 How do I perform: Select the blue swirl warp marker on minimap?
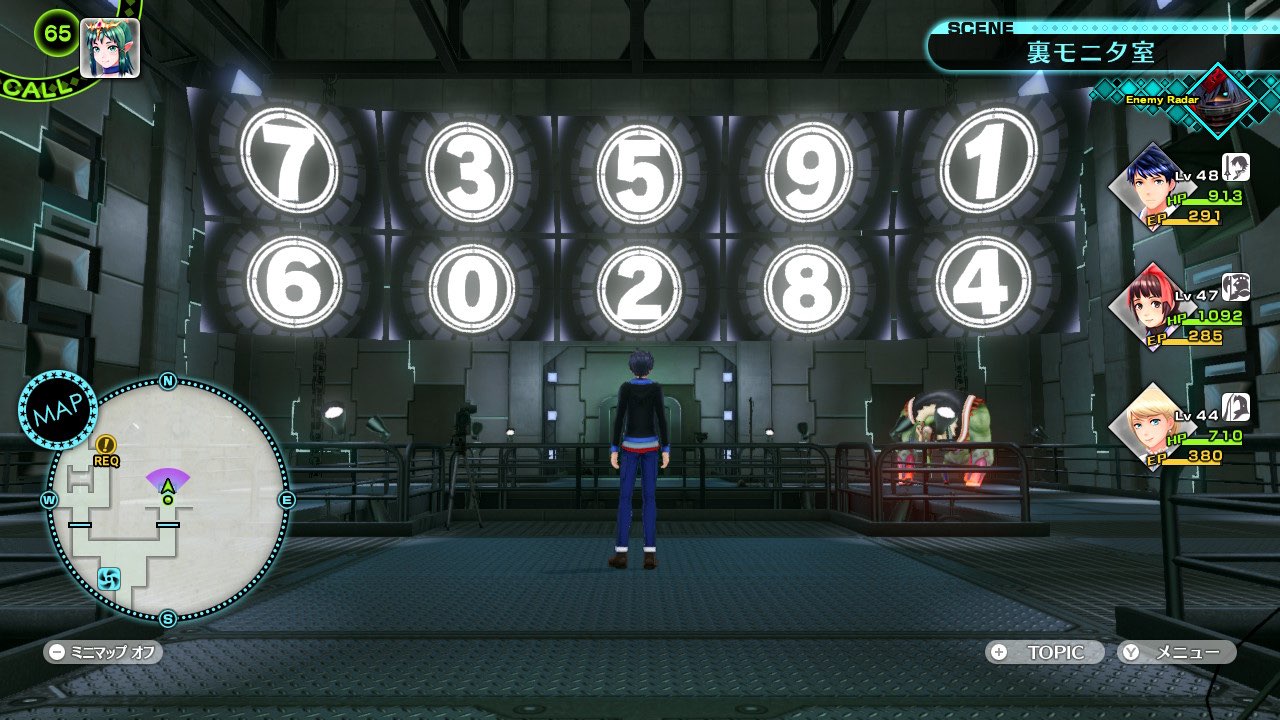pos(109,578)
